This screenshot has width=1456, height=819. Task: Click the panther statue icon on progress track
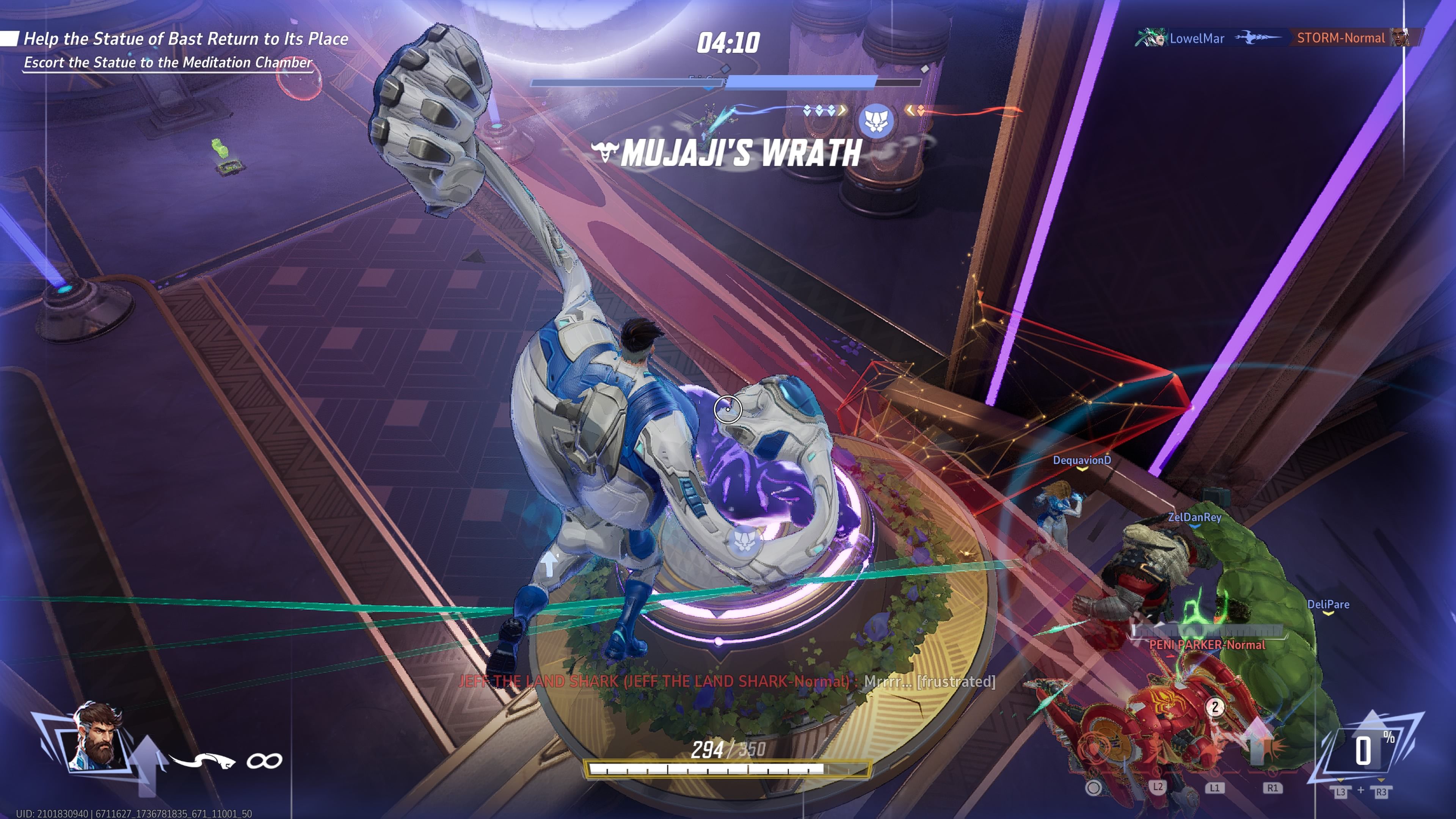click(x=875, y=121)
